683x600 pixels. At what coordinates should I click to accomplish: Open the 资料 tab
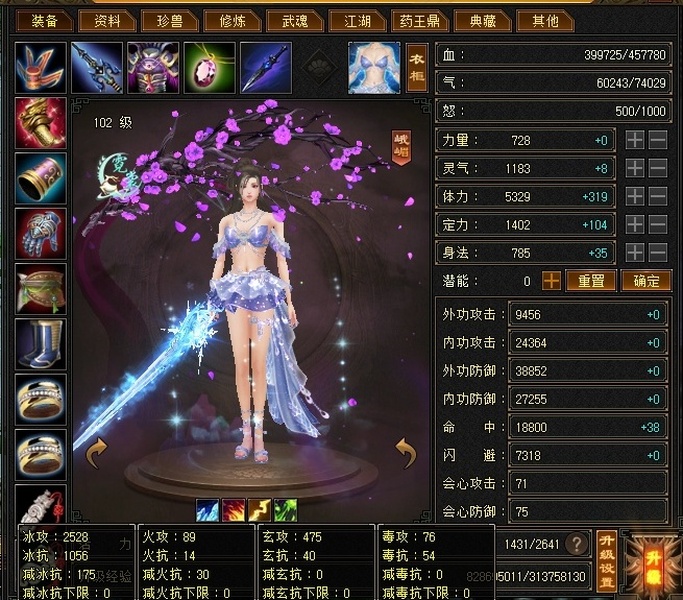[109, 20]
